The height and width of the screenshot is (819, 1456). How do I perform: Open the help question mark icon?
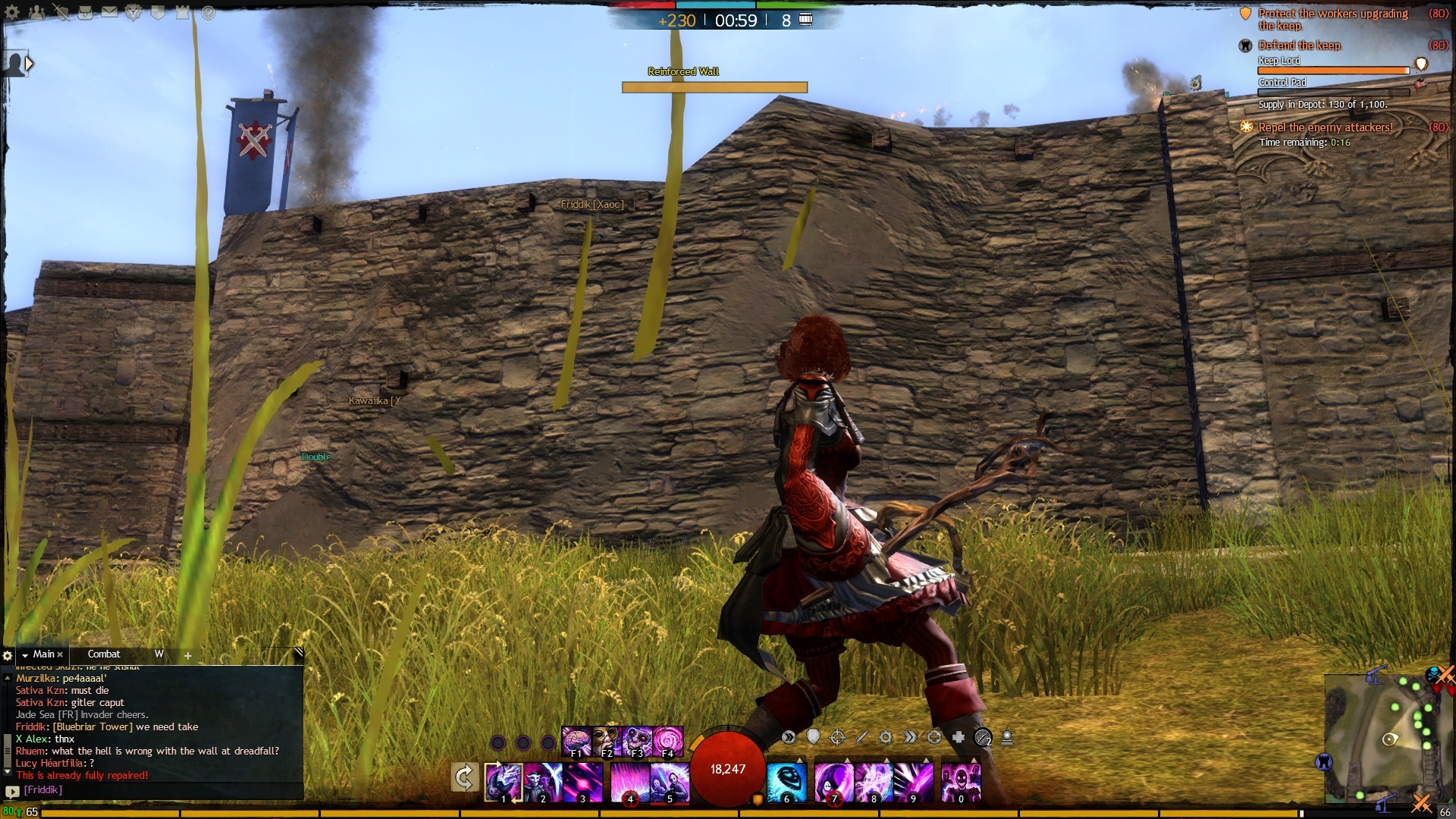208,12
